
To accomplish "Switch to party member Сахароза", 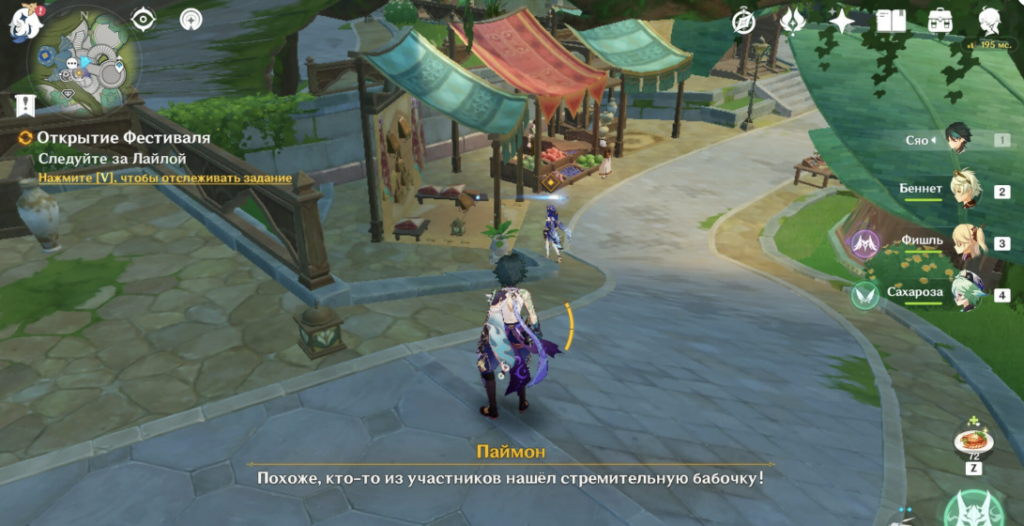I will (x=966, y=294).
